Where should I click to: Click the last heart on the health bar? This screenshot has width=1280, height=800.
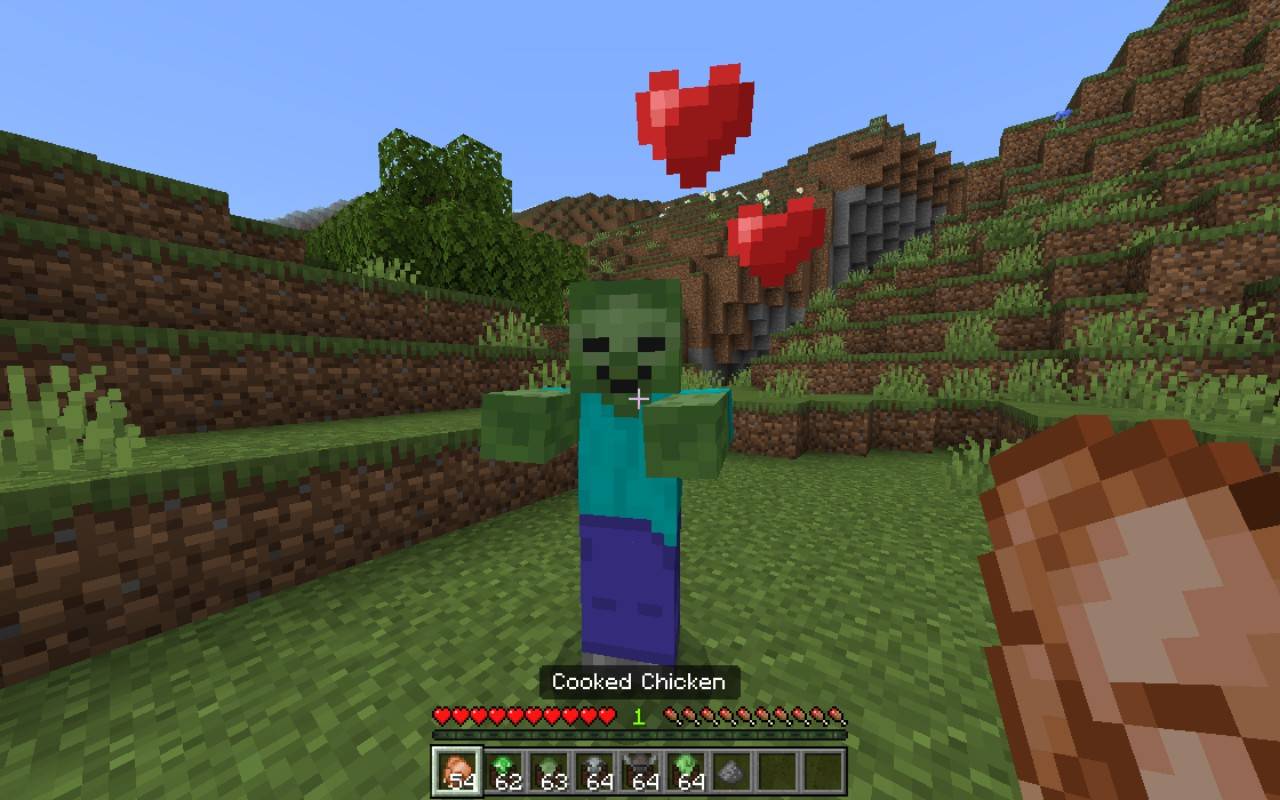[605, 716]
